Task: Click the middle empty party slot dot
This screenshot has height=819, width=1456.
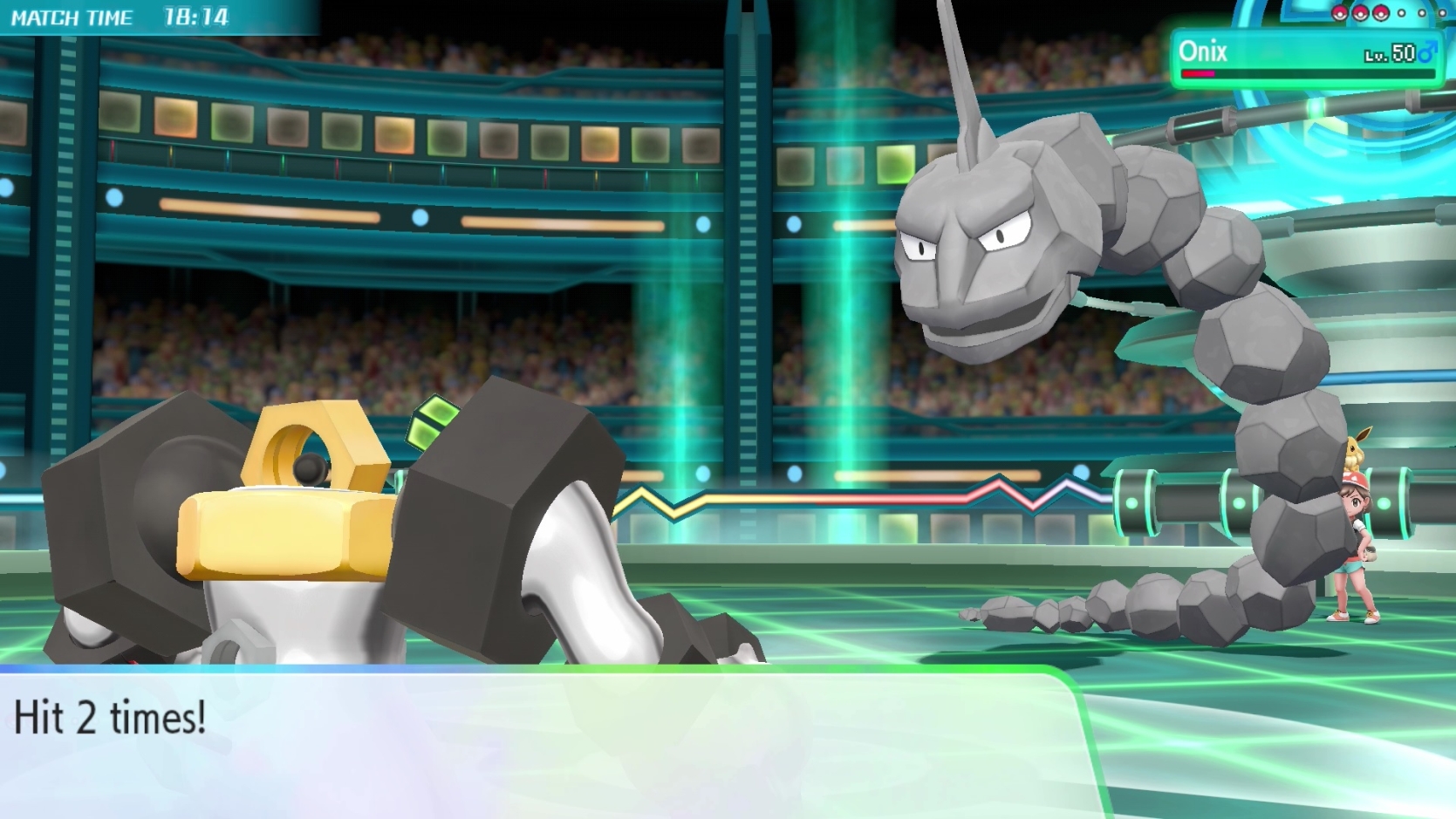Action: (1422, 12)
